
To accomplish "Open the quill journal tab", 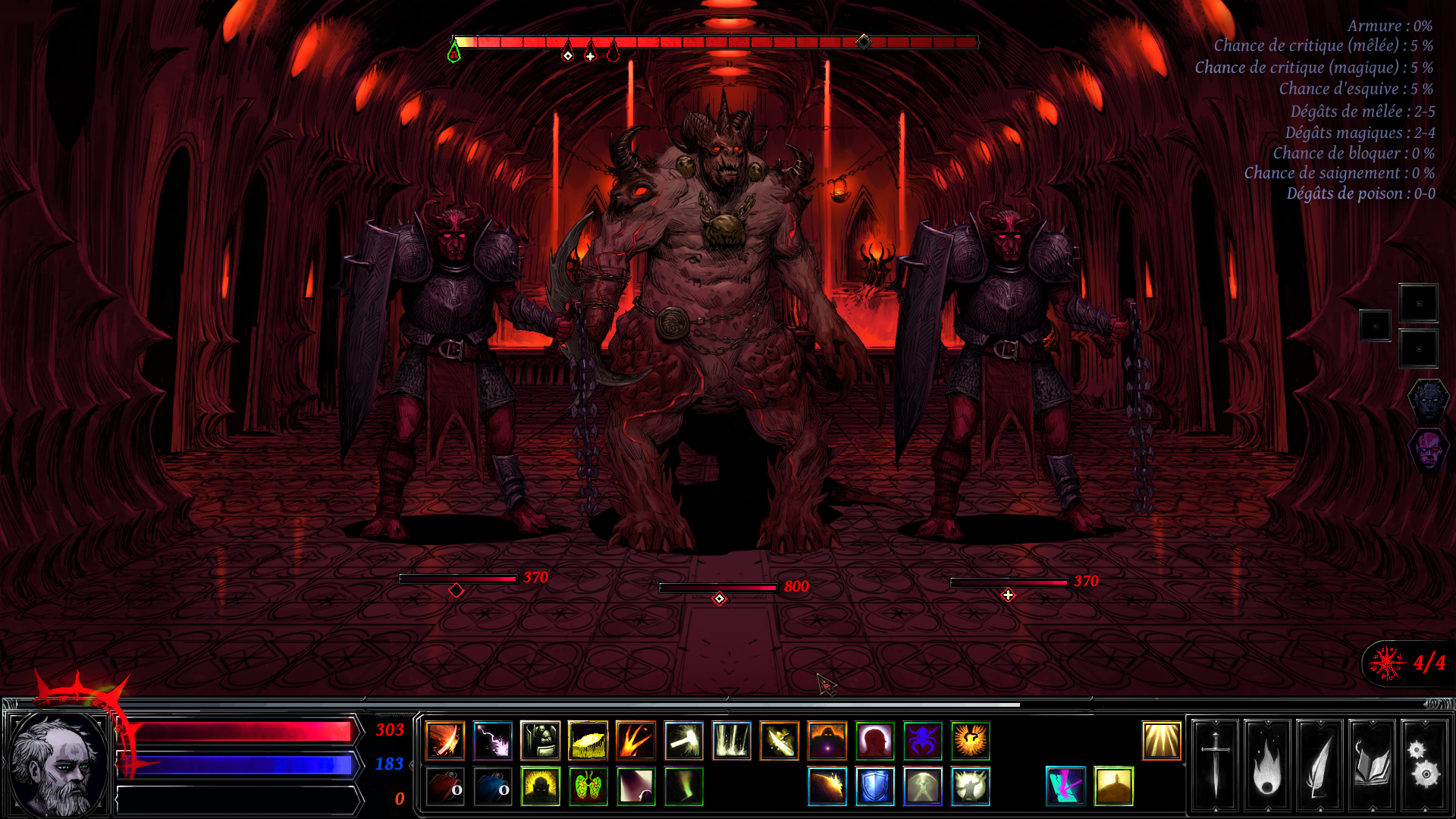I will 1319,766.
